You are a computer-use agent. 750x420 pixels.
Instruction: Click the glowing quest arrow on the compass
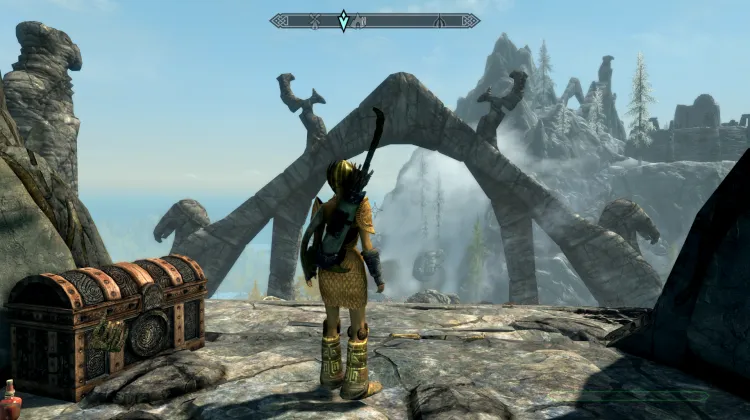(343, 20)
